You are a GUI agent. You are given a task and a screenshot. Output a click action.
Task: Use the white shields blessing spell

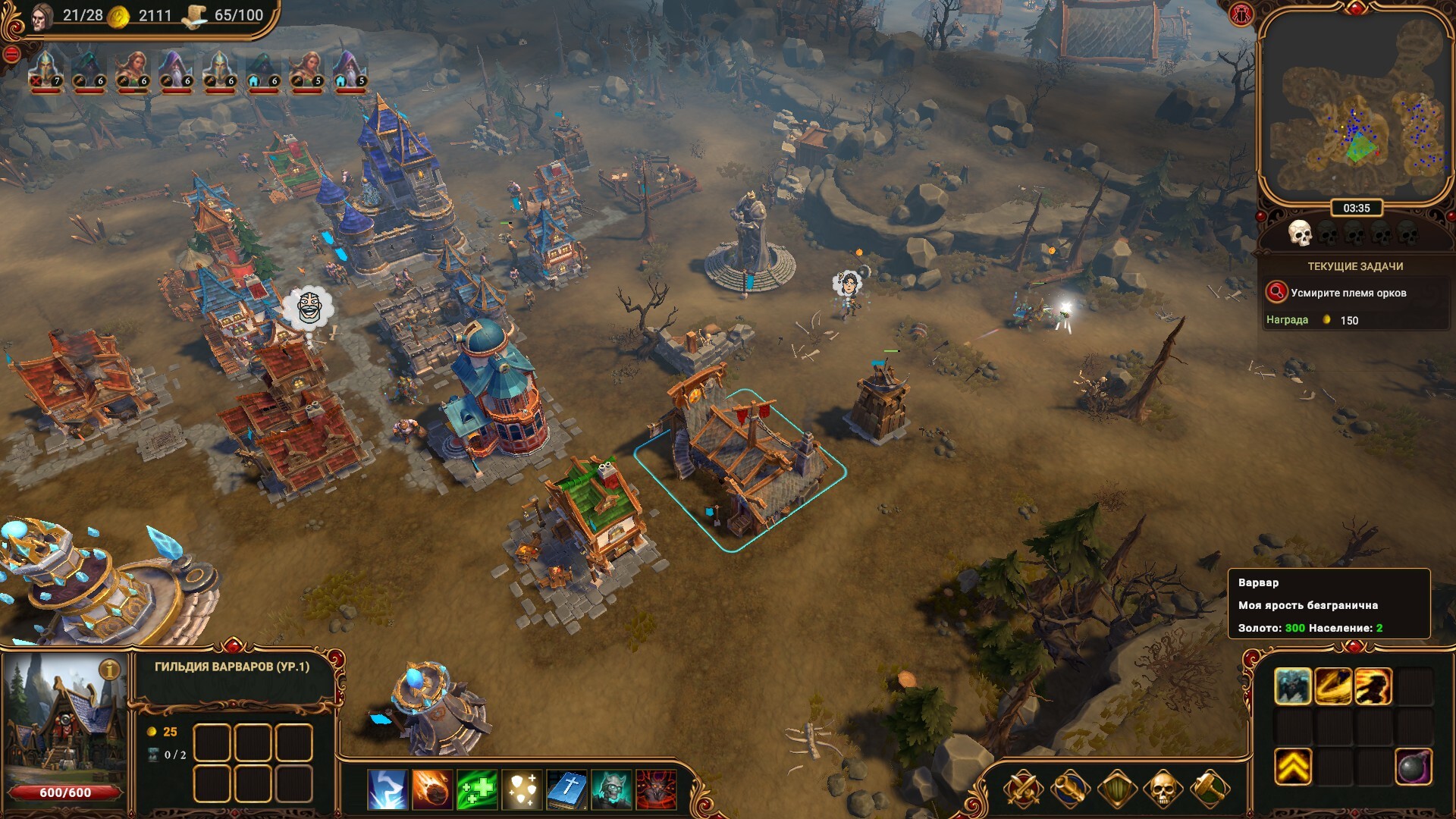tap(522, 789)
